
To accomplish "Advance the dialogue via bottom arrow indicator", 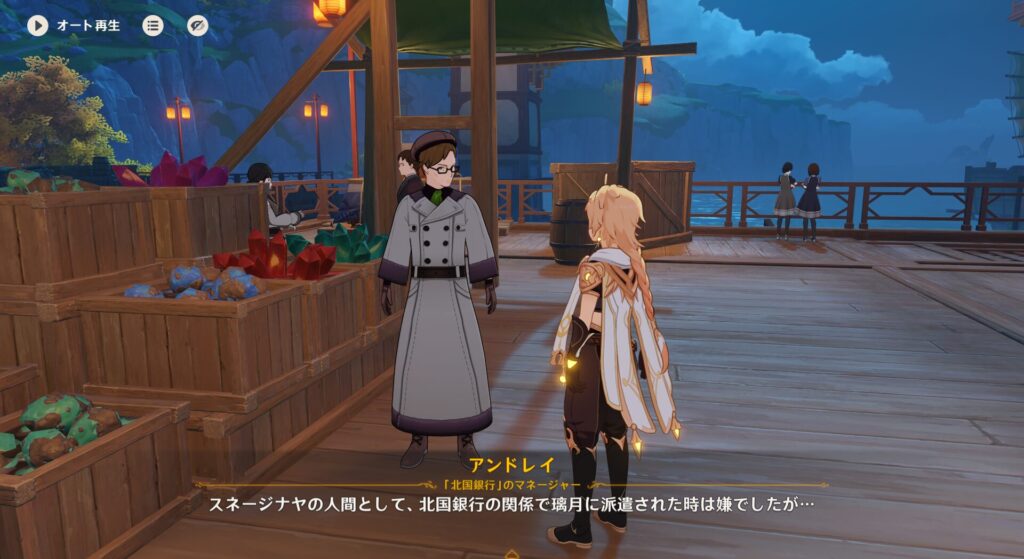I will point(512,553).
